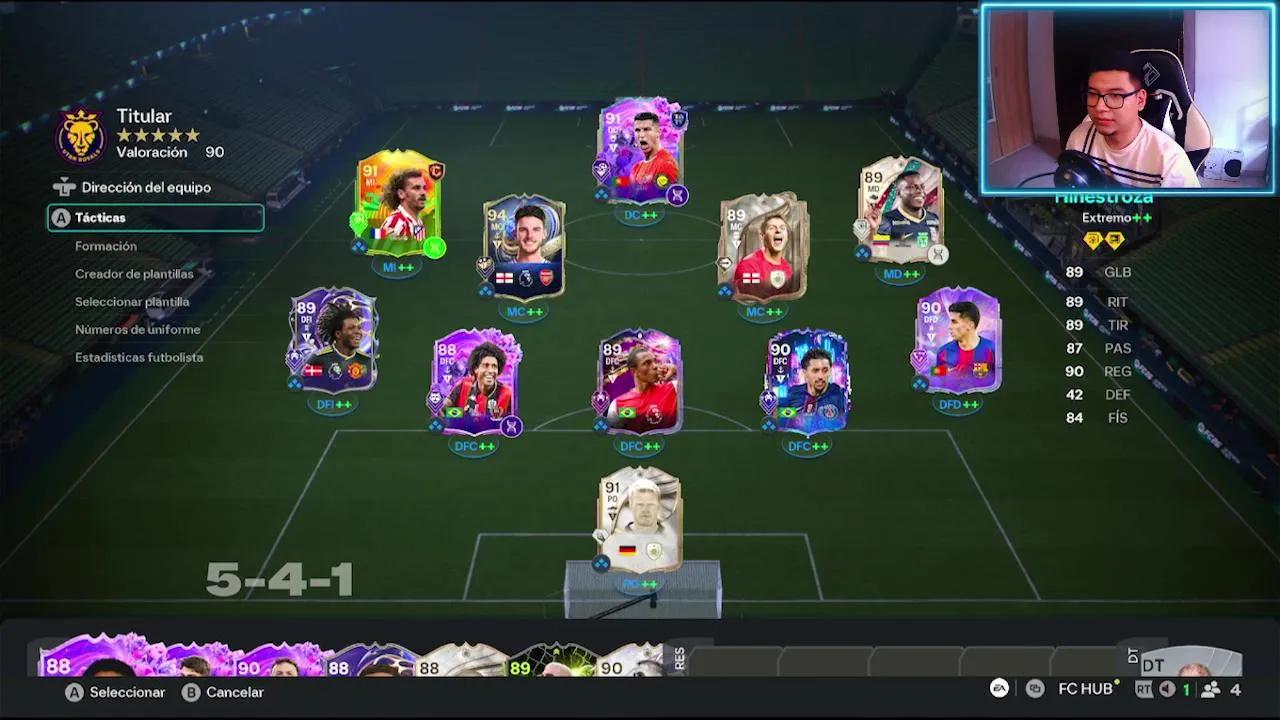Screen dimensions: 1280x720
Task: Choose the 91-rated left midfielder card
Action: [x=400, y=204]
